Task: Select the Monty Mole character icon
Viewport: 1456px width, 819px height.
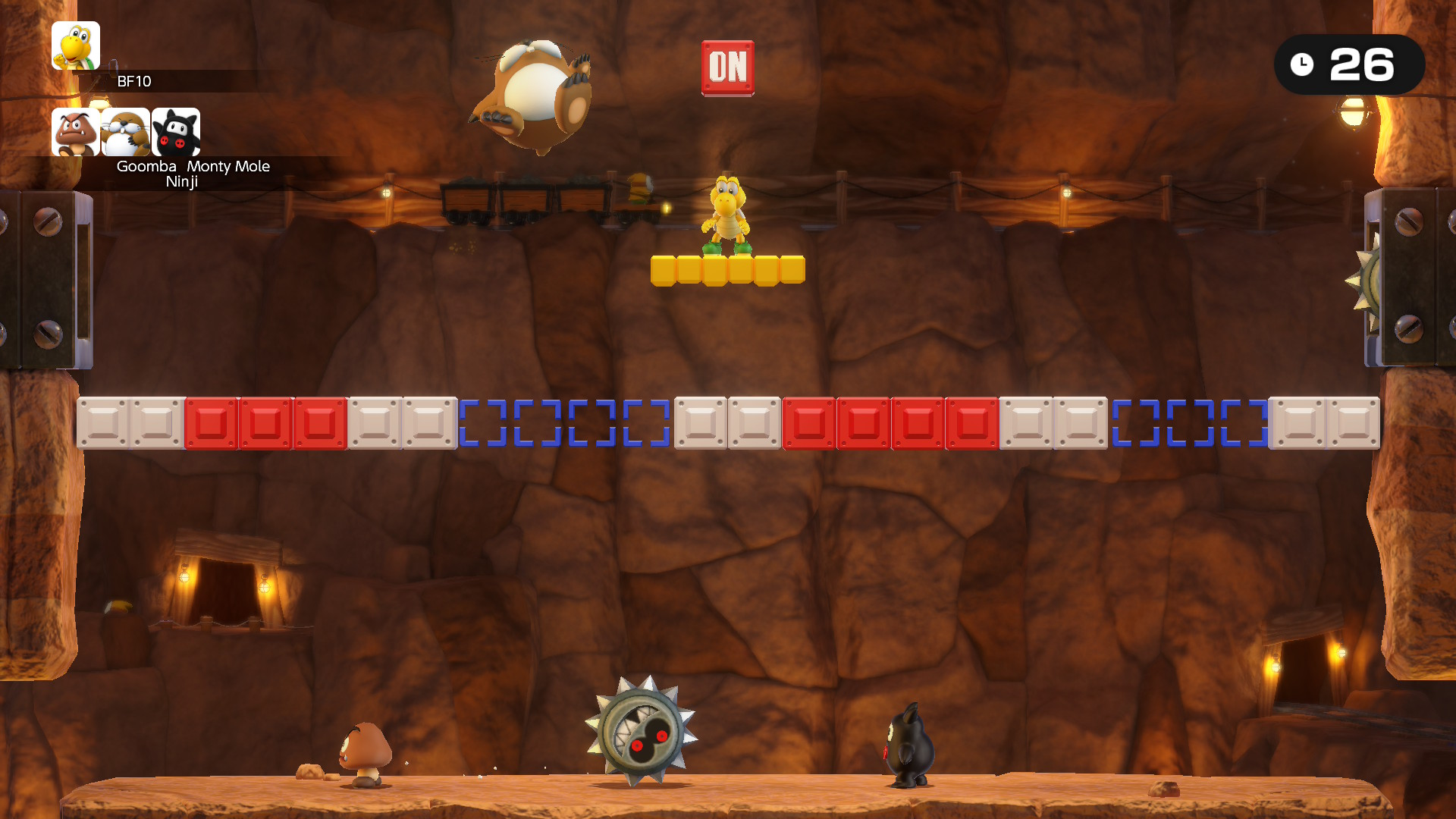Action: pos(125,131)
